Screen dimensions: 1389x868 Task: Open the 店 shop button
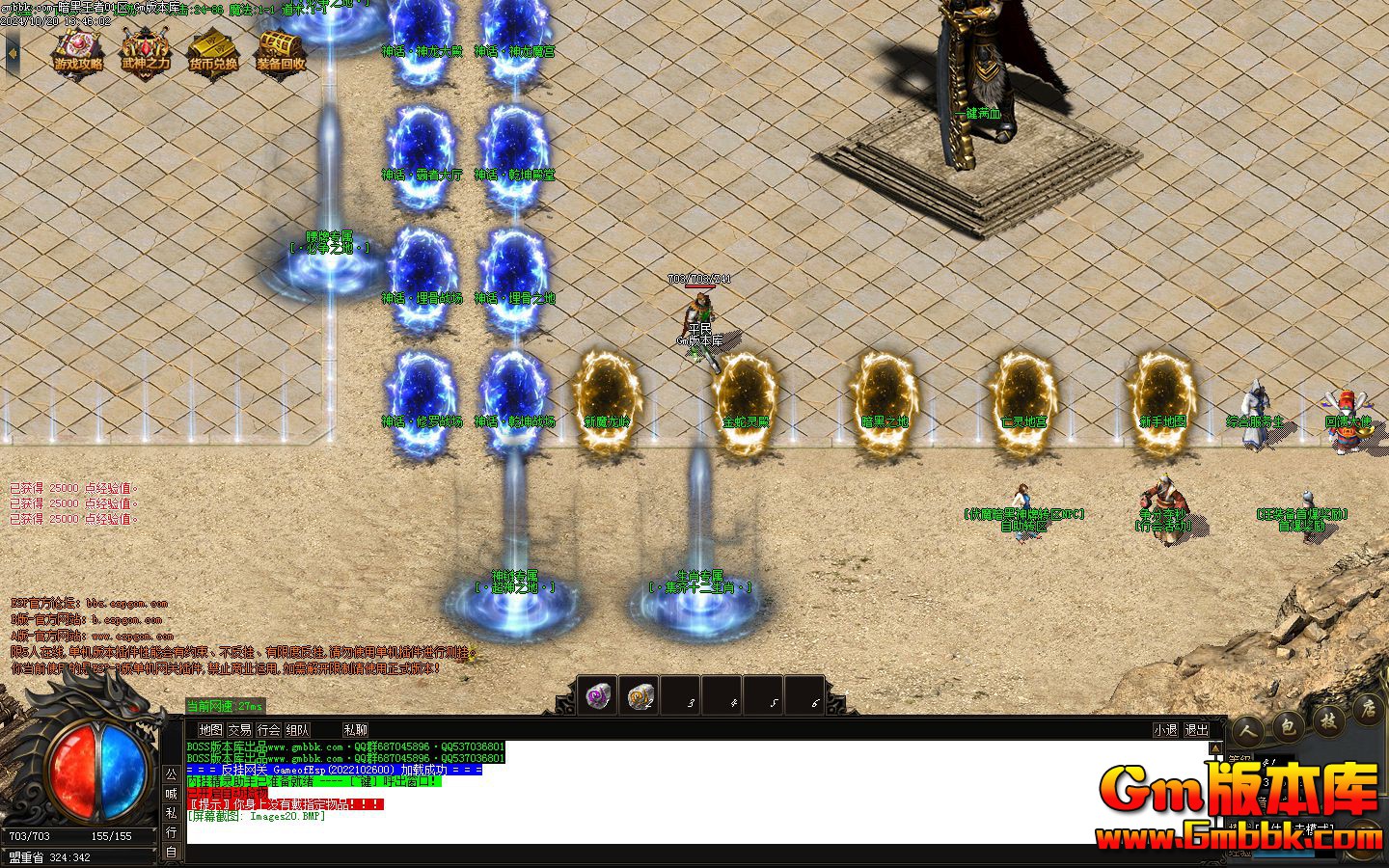tap(1366, 712)
